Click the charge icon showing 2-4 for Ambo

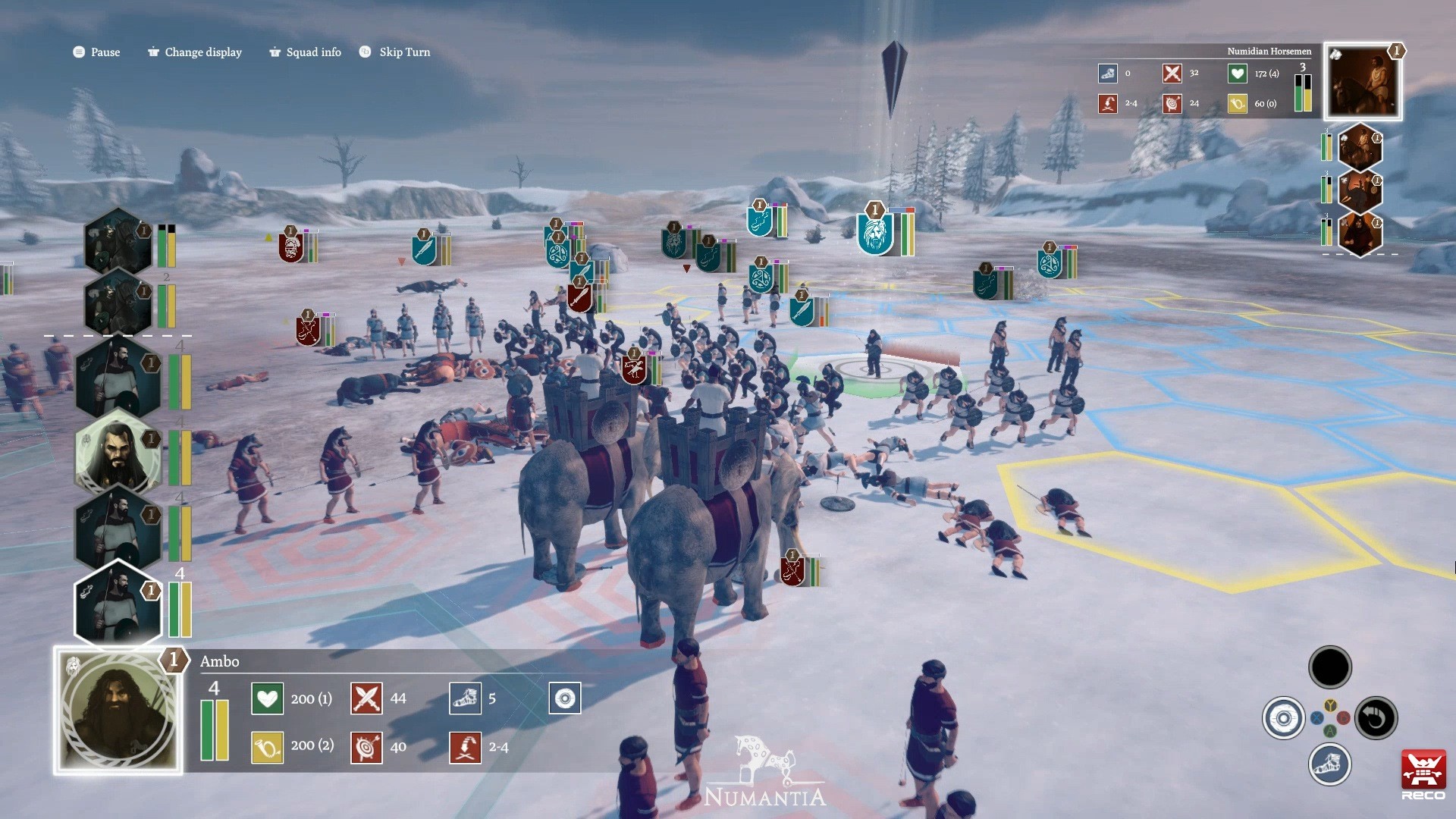point(466,746)
